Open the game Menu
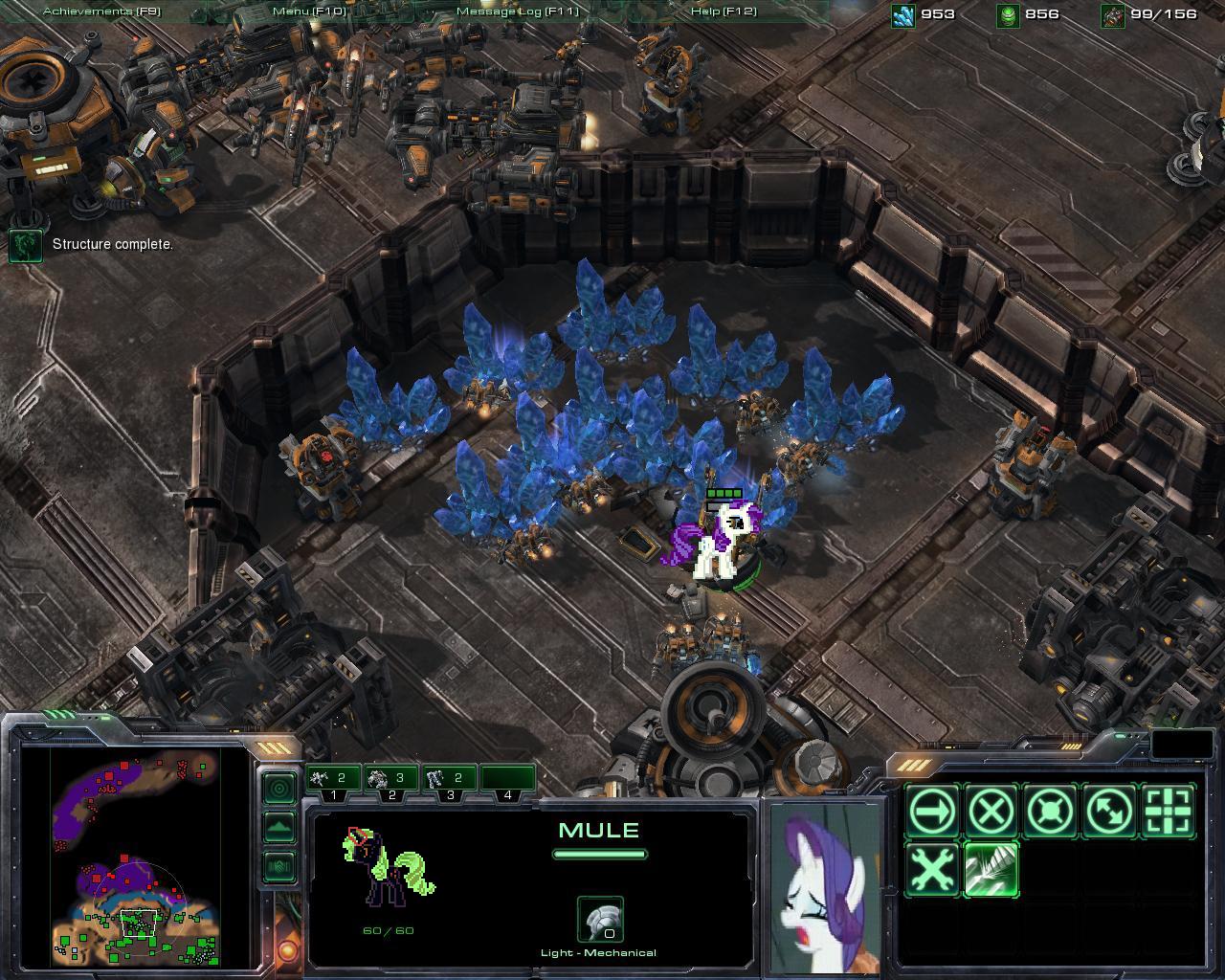Screen dimensions: 1225x980 pos(308,11)
